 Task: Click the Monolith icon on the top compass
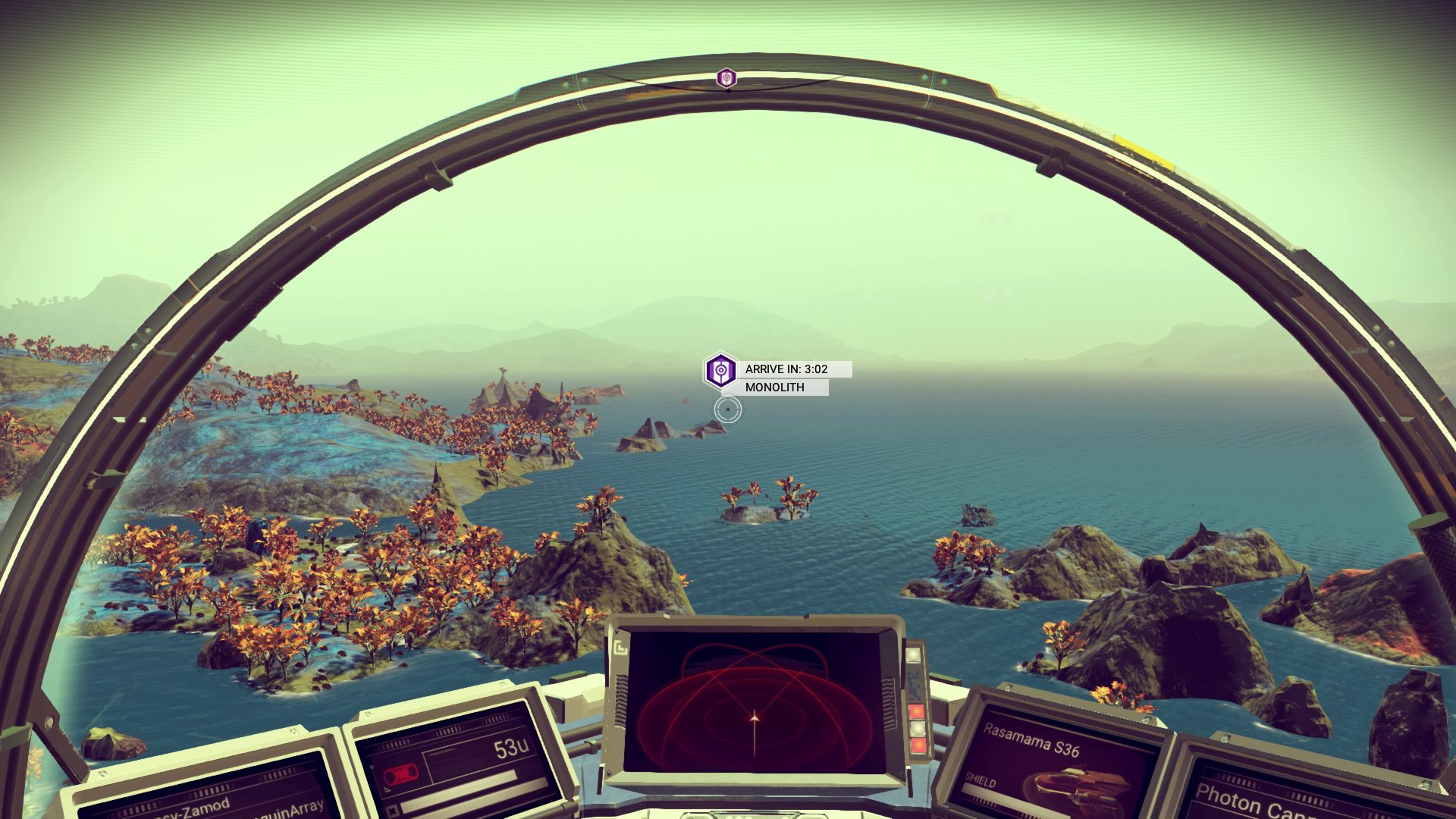[x=726, y=77]
